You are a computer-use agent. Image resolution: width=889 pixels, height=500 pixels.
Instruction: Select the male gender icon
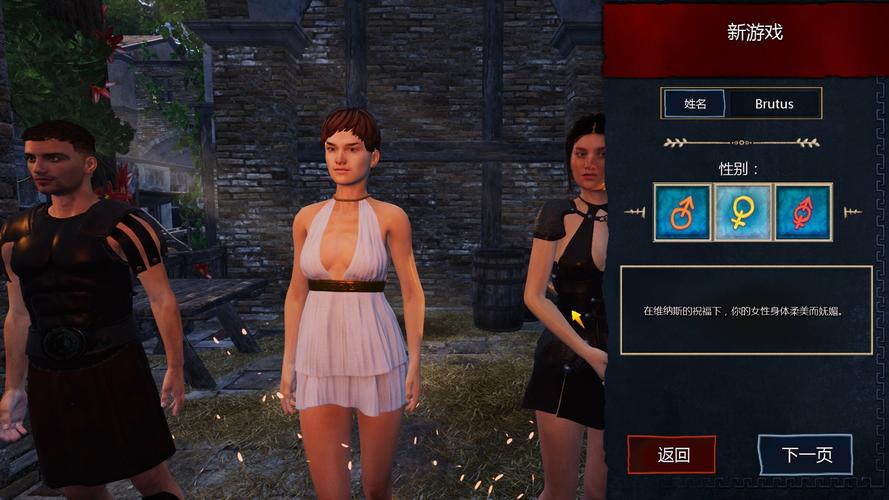[x=683, y=212]
